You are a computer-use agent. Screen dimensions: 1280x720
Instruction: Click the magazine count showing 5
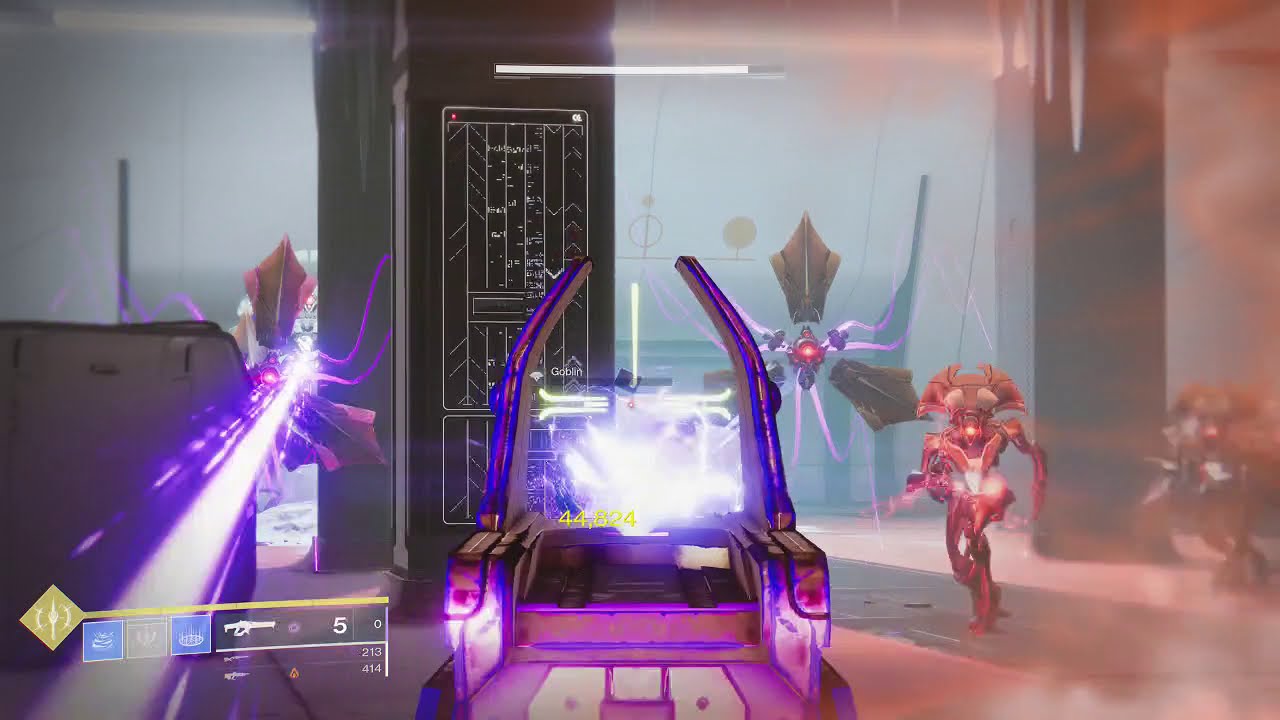click(338, 626)
